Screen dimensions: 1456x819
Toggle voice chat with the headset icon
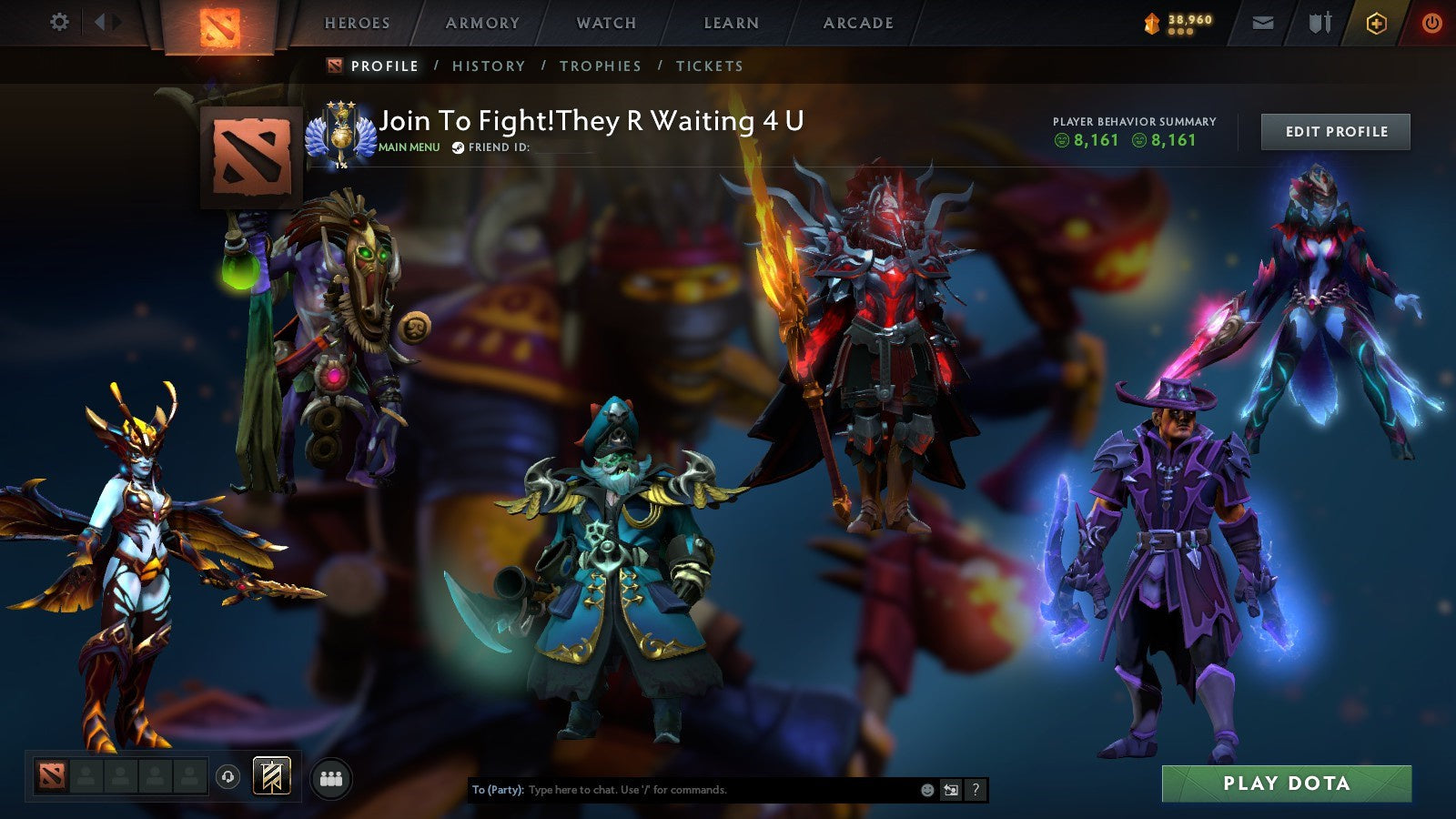point(227,775)
